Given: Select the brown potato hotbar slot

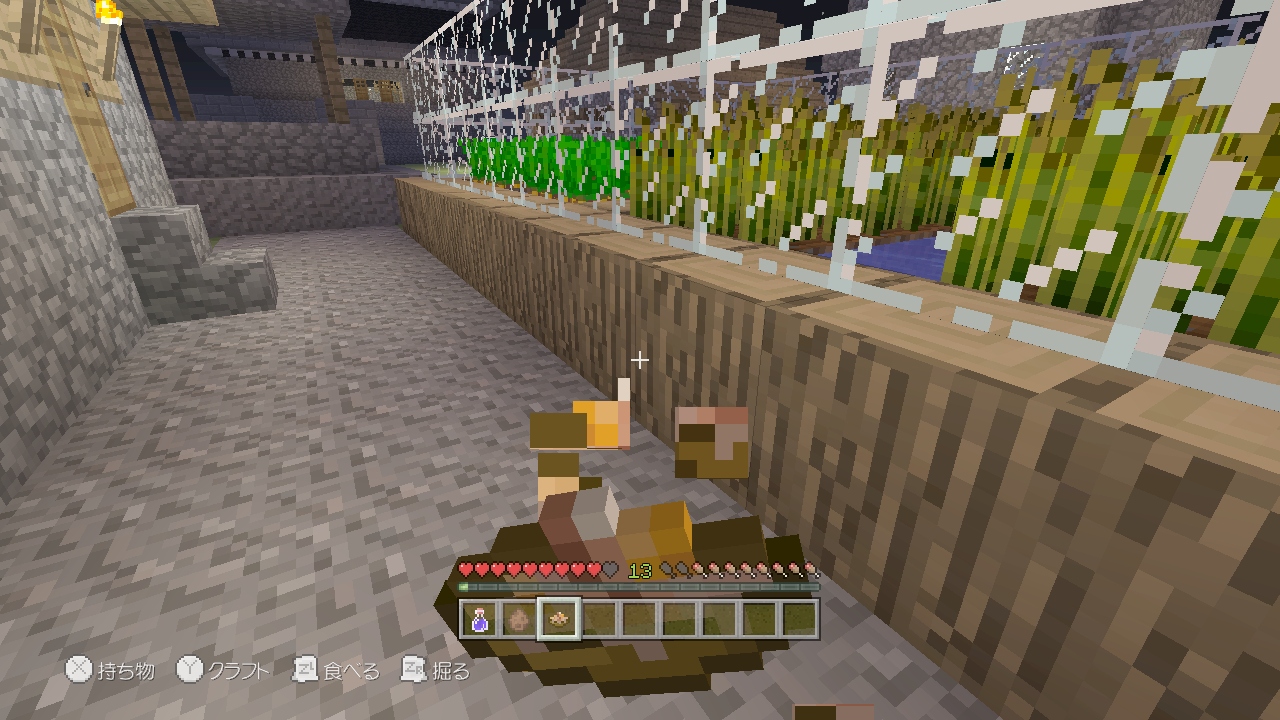Looking at the screenshot, I should (518, 620).
